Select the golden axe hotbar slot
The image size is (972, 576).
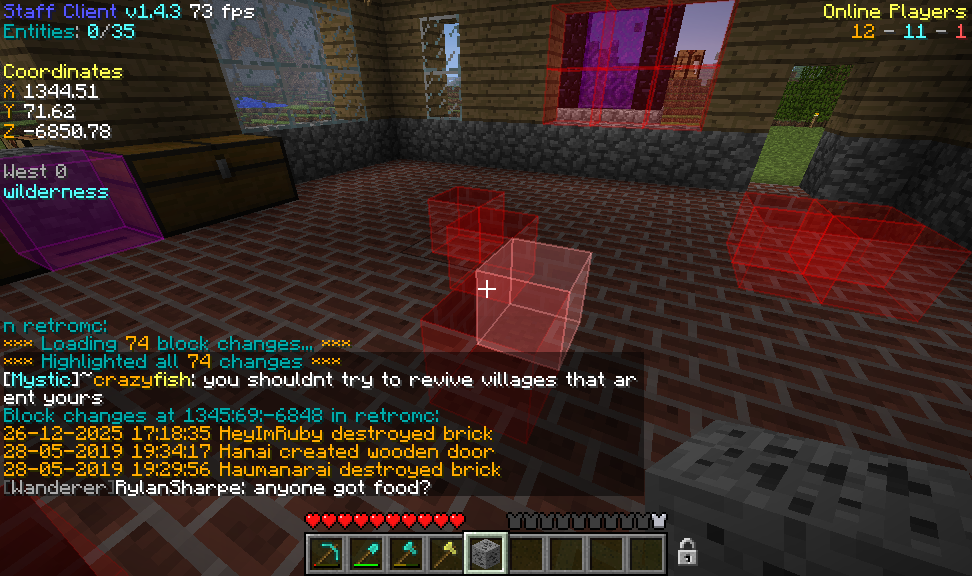[445, 553]
